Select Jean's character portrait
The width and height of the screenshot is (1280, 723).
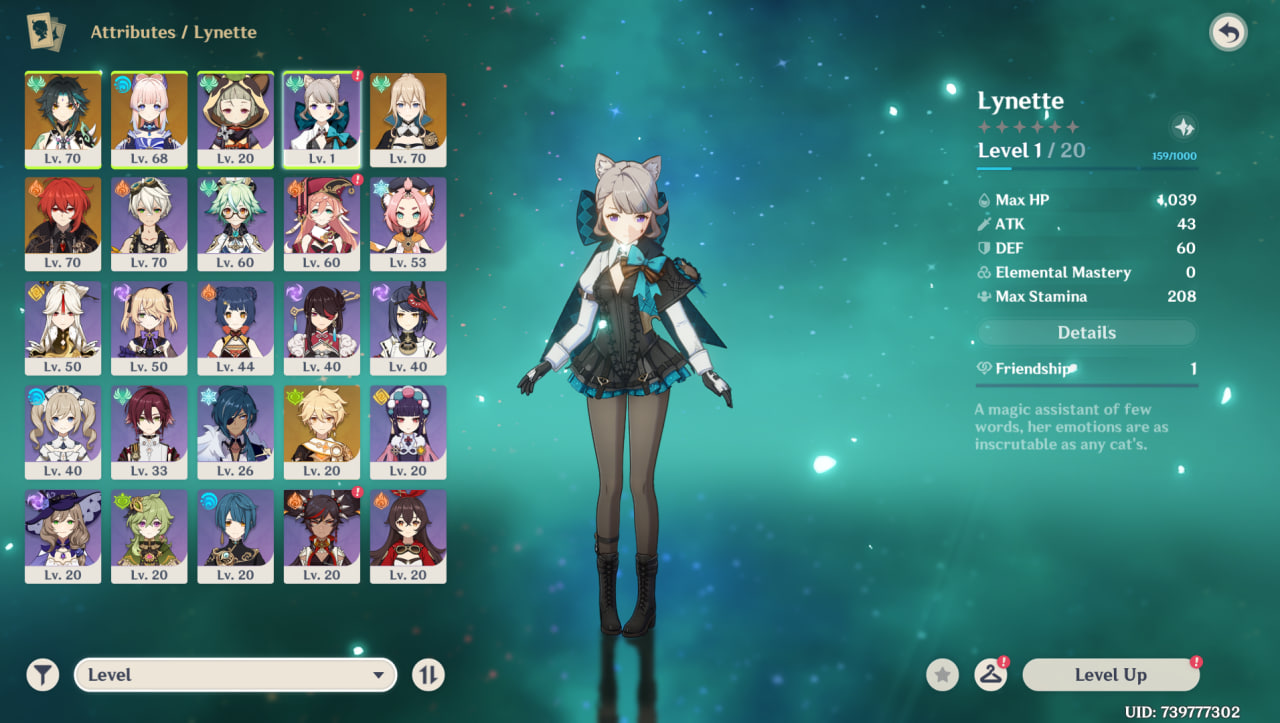click(x=408, y=119)
